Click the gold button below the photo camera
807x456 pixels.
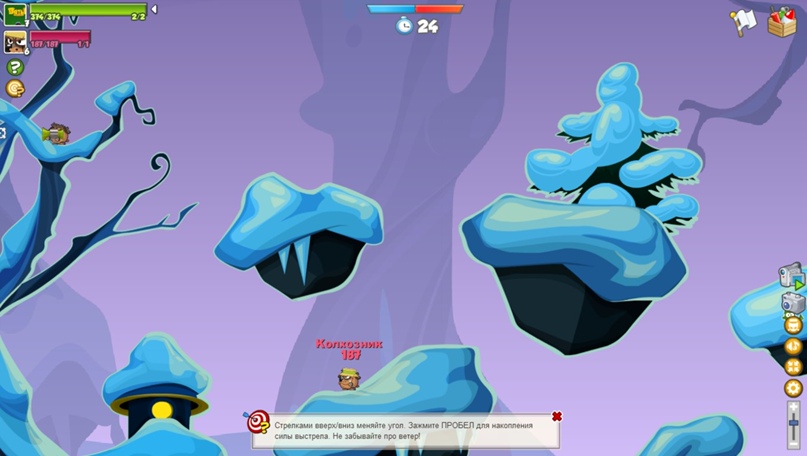pyautogui.click(x=793, y=325)
